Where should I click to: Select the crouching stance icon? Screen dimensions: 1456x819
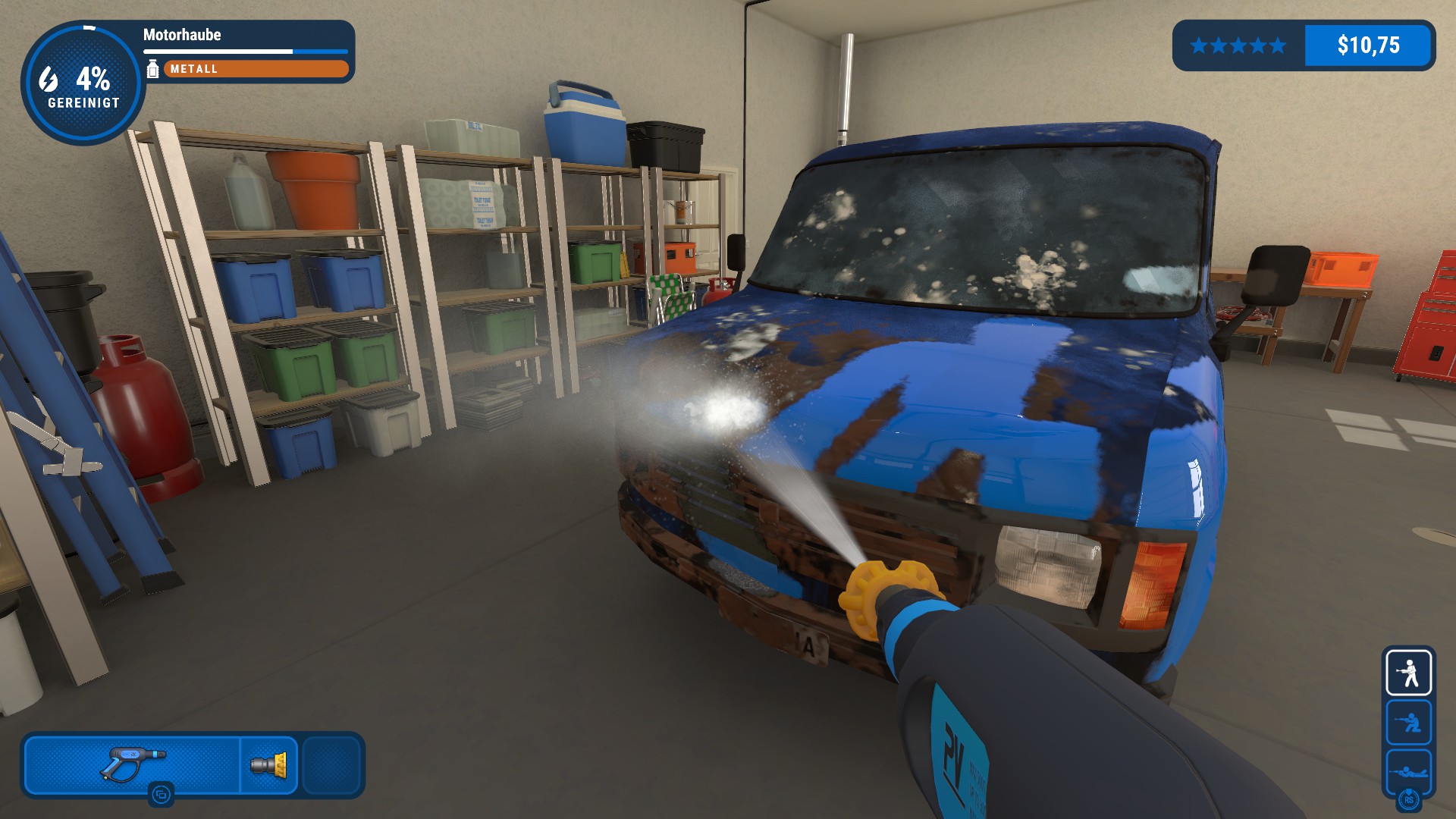point(1408,722)
